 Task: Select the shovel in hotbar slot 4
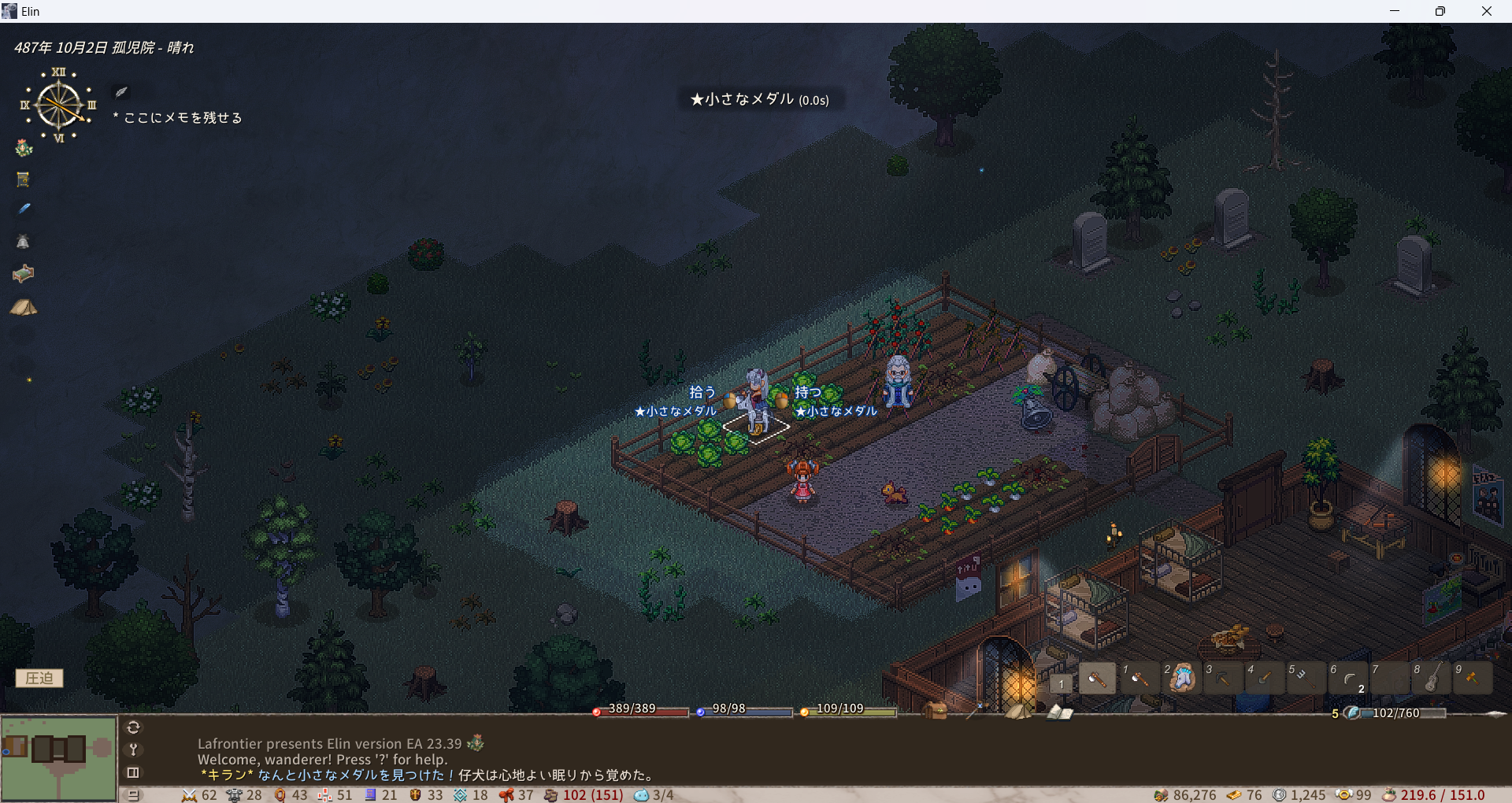(1265, 678)
